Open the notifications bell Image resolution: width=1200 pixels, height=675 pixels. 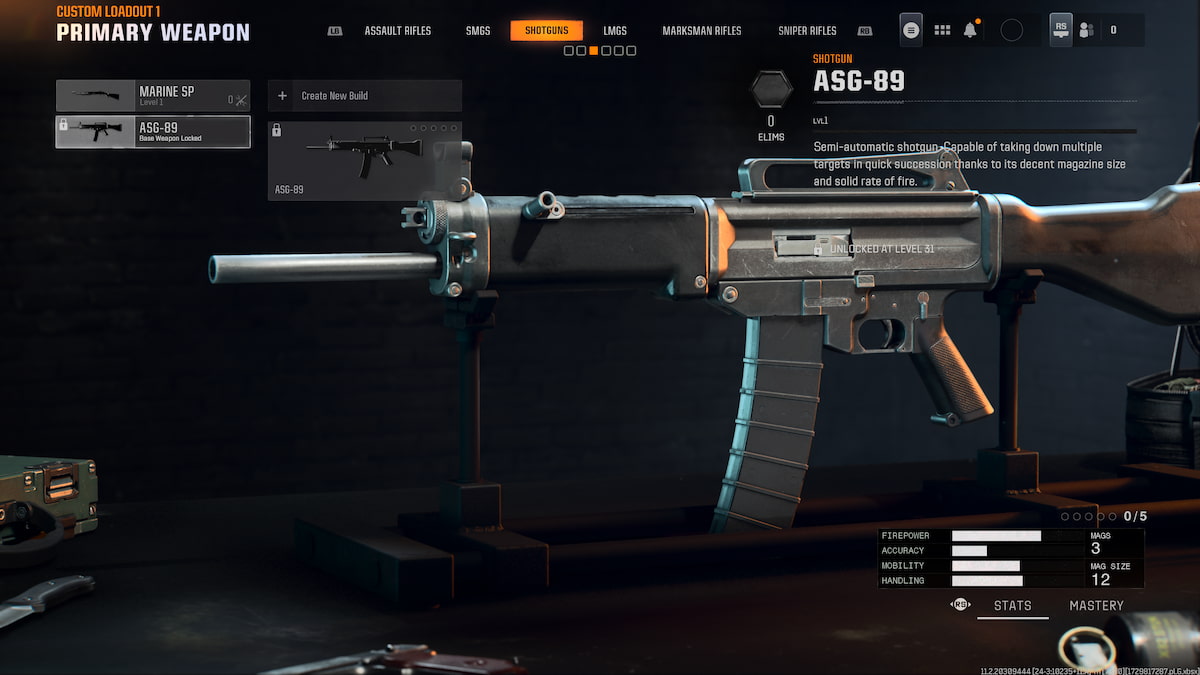(x=970, y=30)
